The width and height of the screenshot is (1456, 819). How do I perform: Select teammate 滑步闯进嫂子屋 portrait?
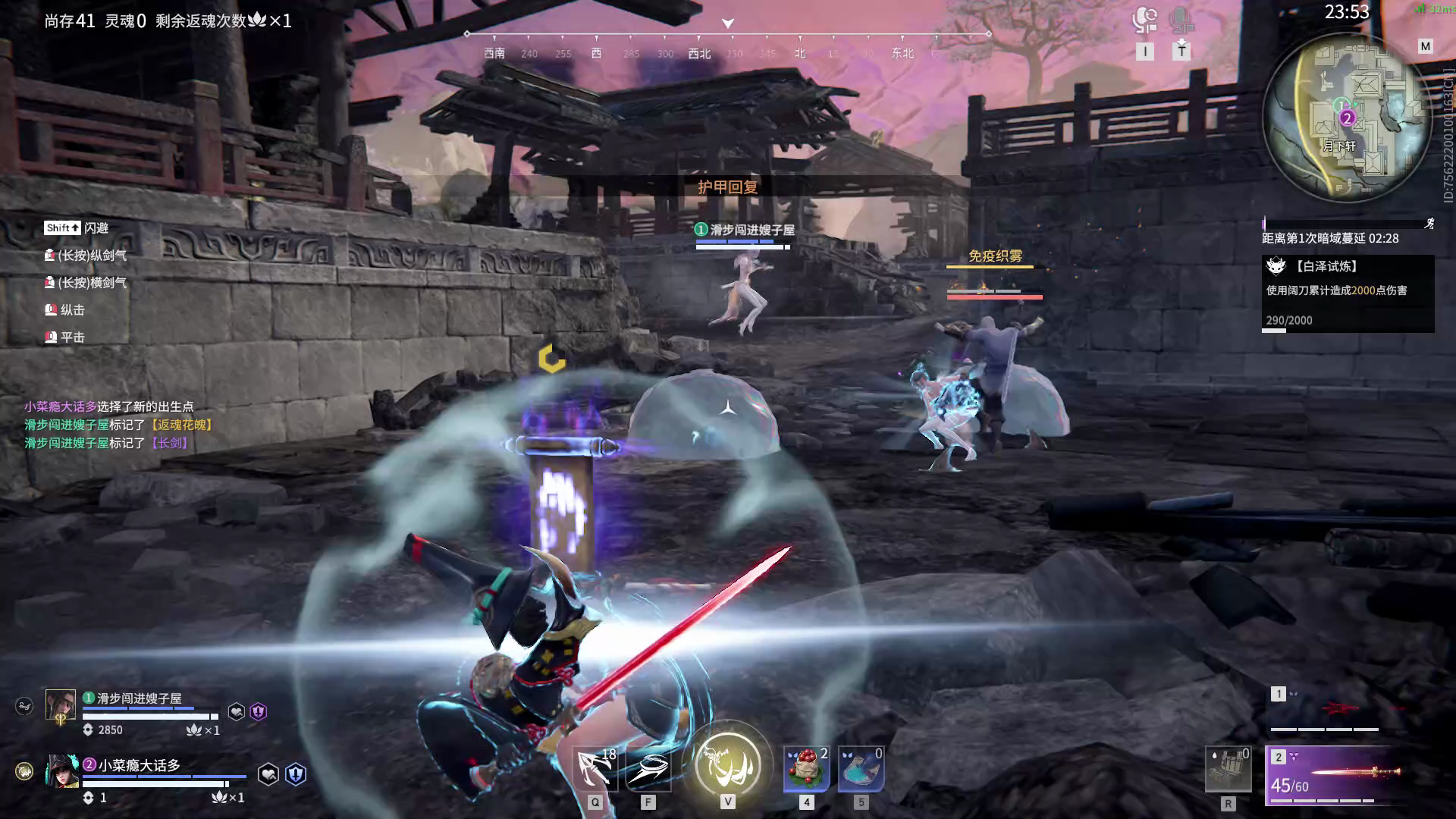pos(60,705)
